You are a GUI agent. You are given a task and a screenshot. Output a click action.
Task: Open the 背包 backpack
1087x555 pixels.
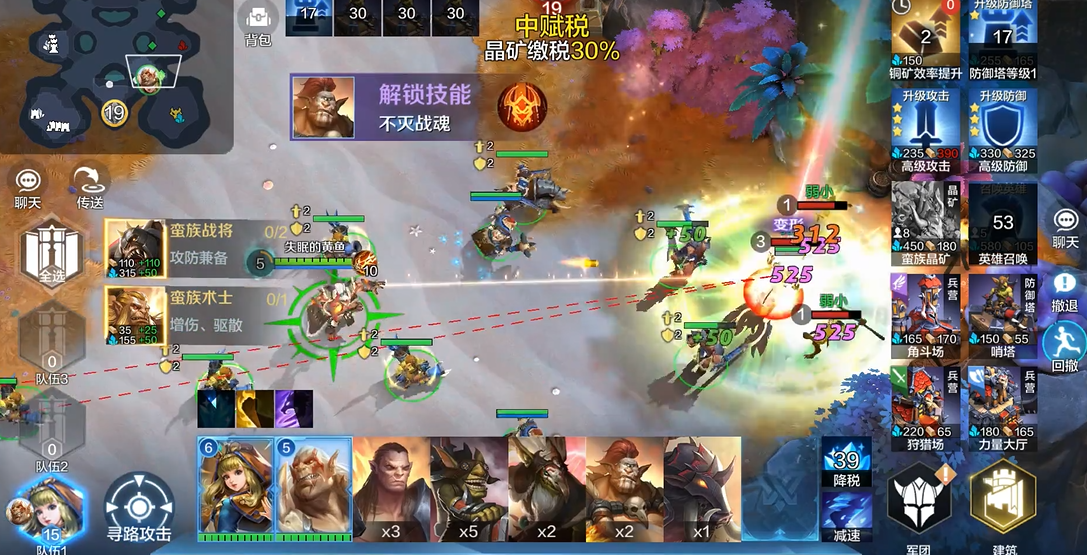pos(258,22)
